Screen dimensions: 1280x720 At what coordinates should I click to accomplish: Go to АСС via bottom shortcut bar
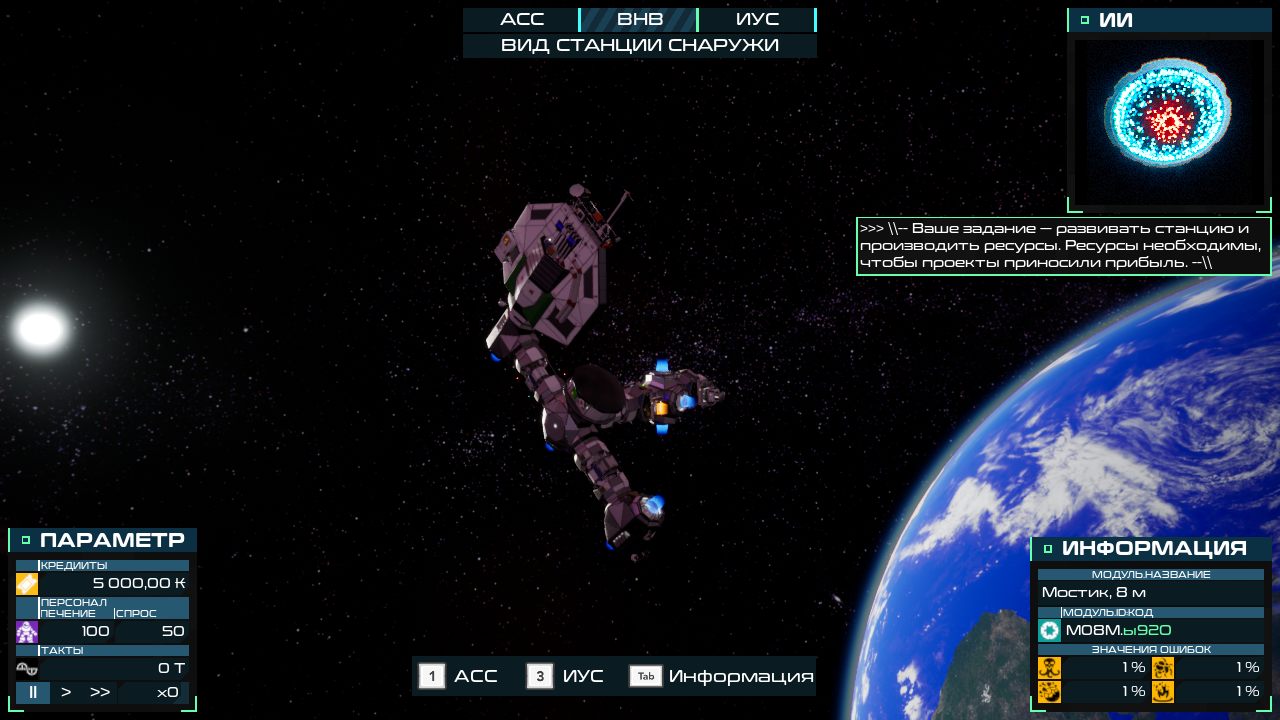pyautogui.click(x=459, y=676)
